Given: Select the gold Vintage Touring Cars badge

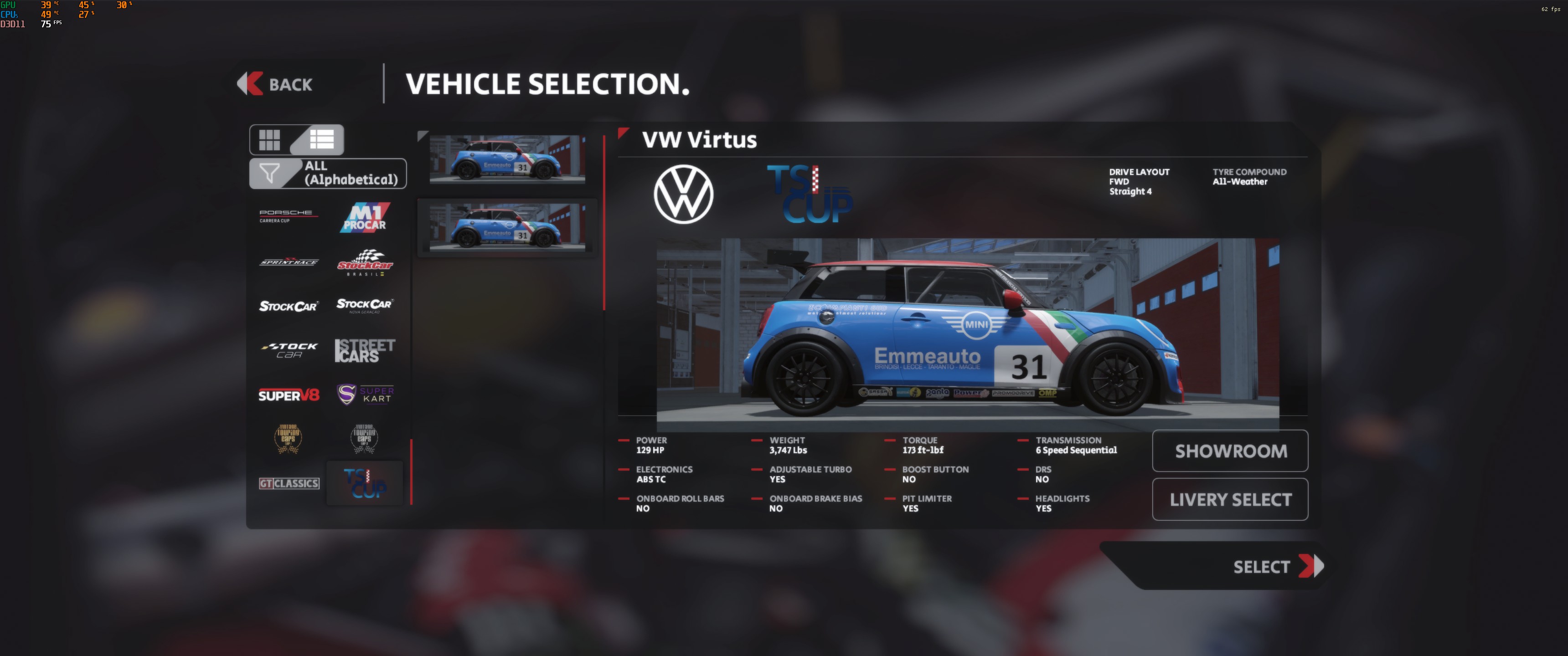Looking at the screenshot, I should (289, 438).
